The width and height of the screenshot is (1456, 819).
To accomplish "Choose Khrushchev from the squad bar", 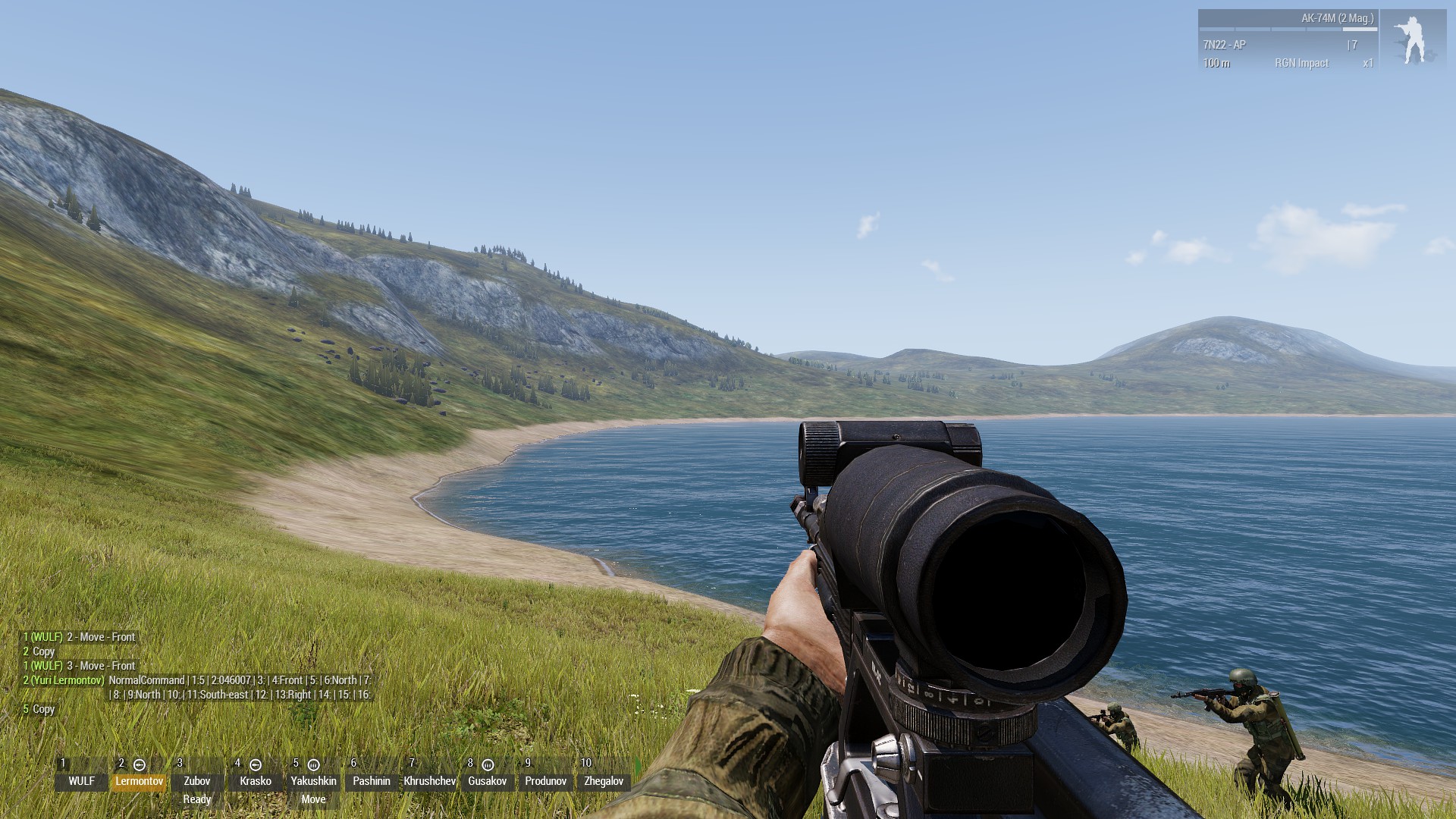I will [x=430, y=780].
